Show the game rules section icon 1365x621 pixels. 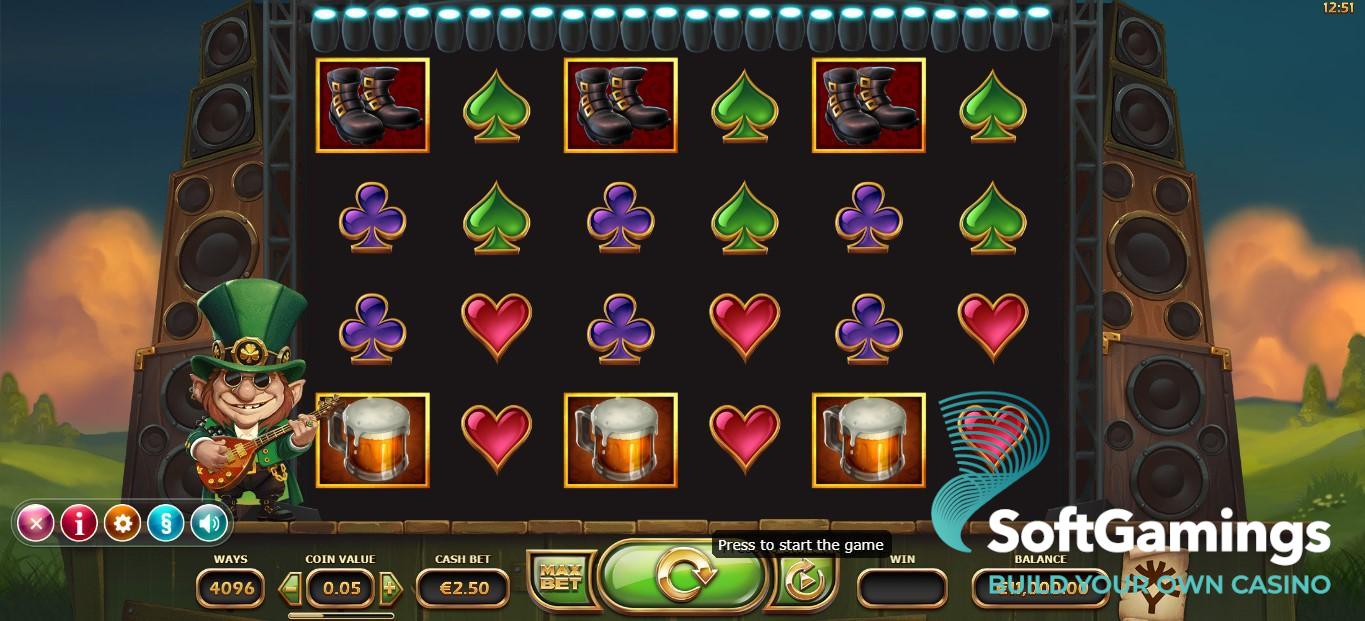tap(165, 523)
